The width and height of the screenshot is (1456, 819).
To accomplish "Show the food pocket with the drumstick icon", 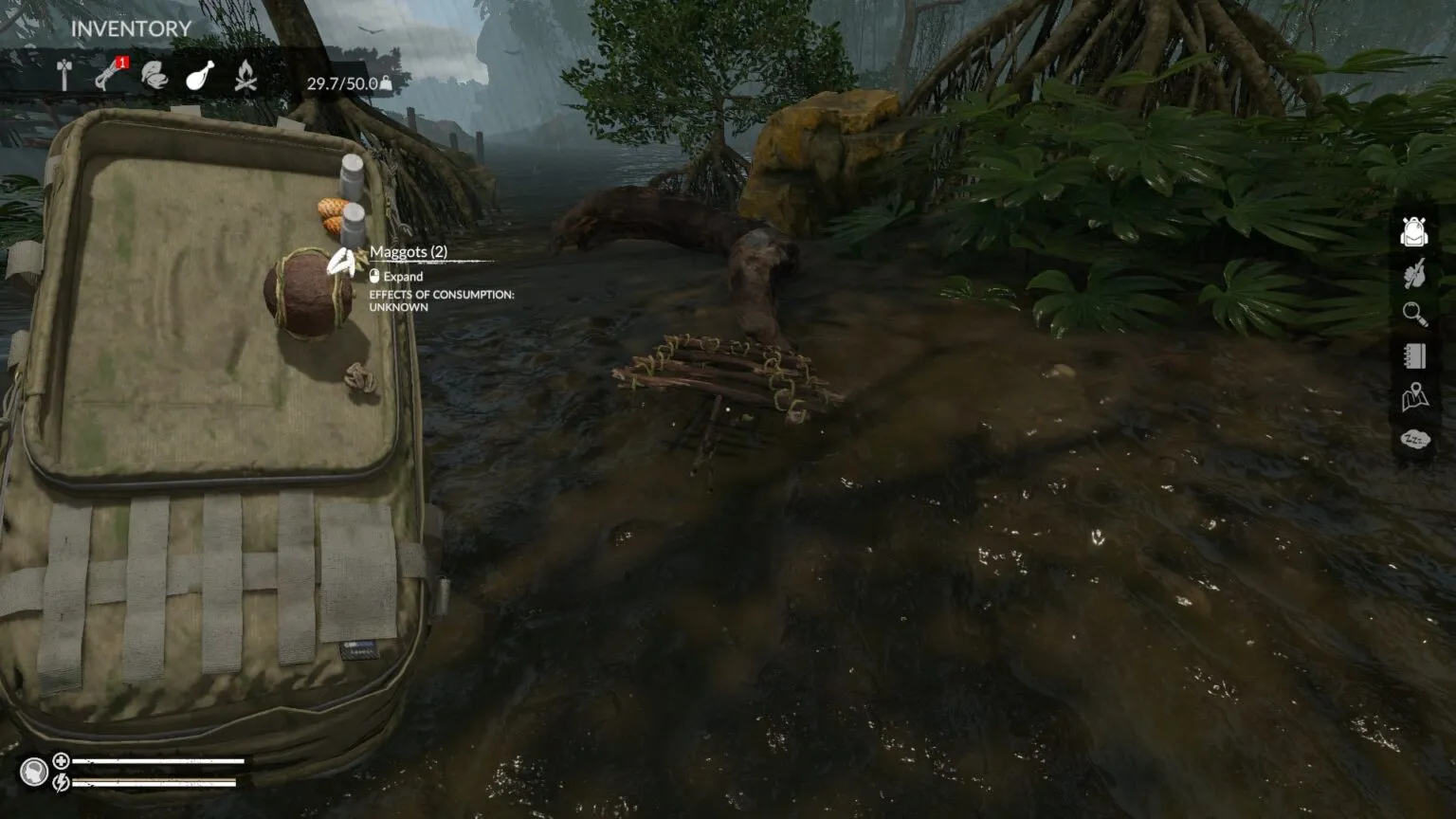I will pos(199,76).
